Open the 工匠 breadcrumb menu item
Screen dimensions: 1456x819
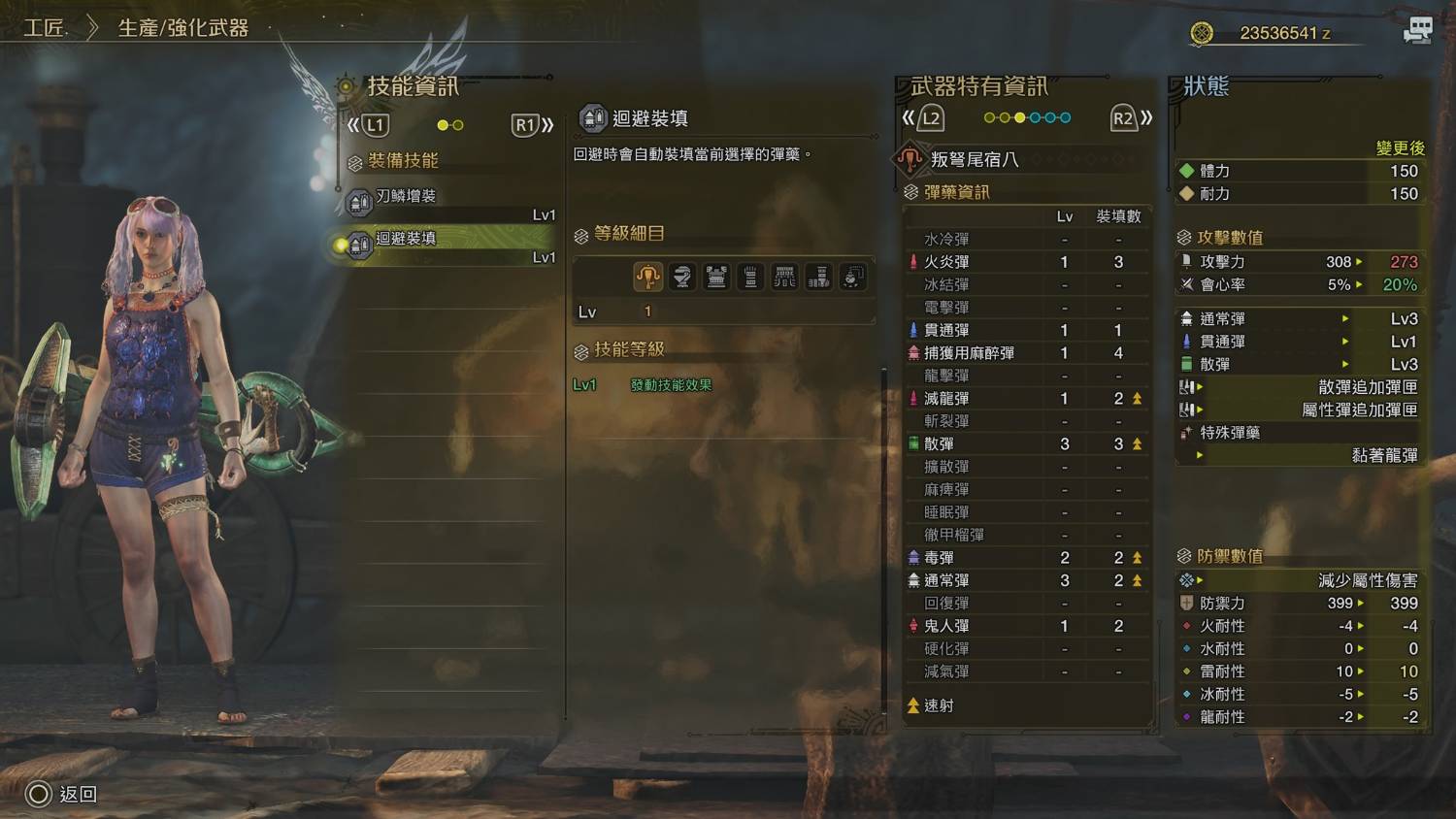(44, 28)
